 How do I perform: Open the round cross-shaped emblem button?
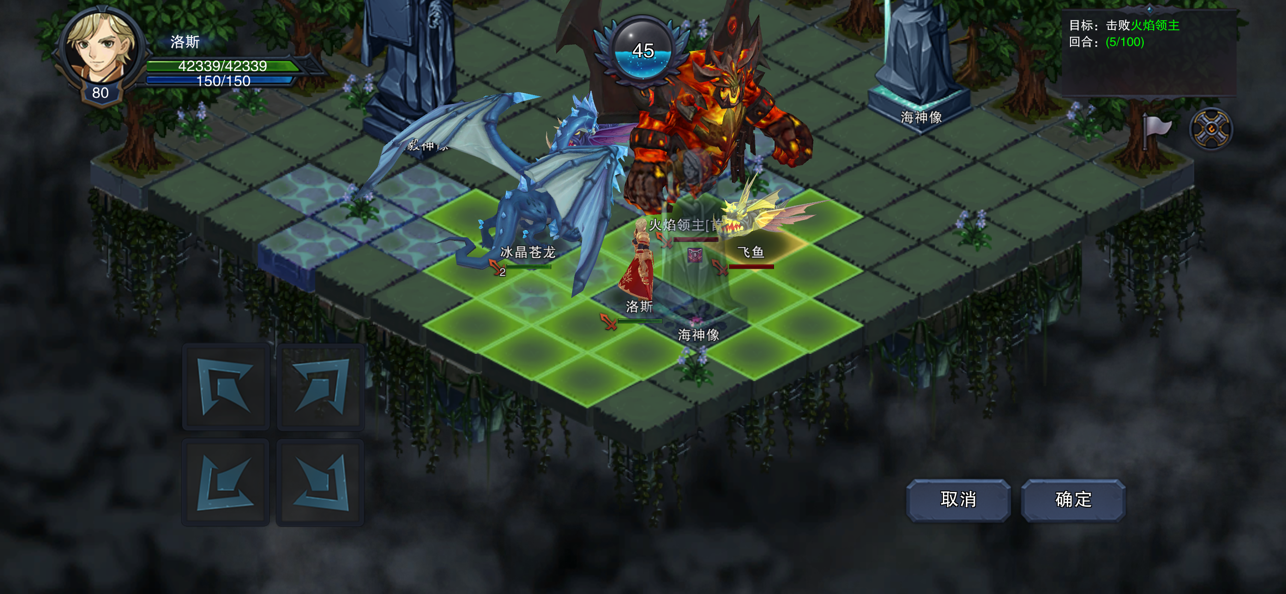1210,129
